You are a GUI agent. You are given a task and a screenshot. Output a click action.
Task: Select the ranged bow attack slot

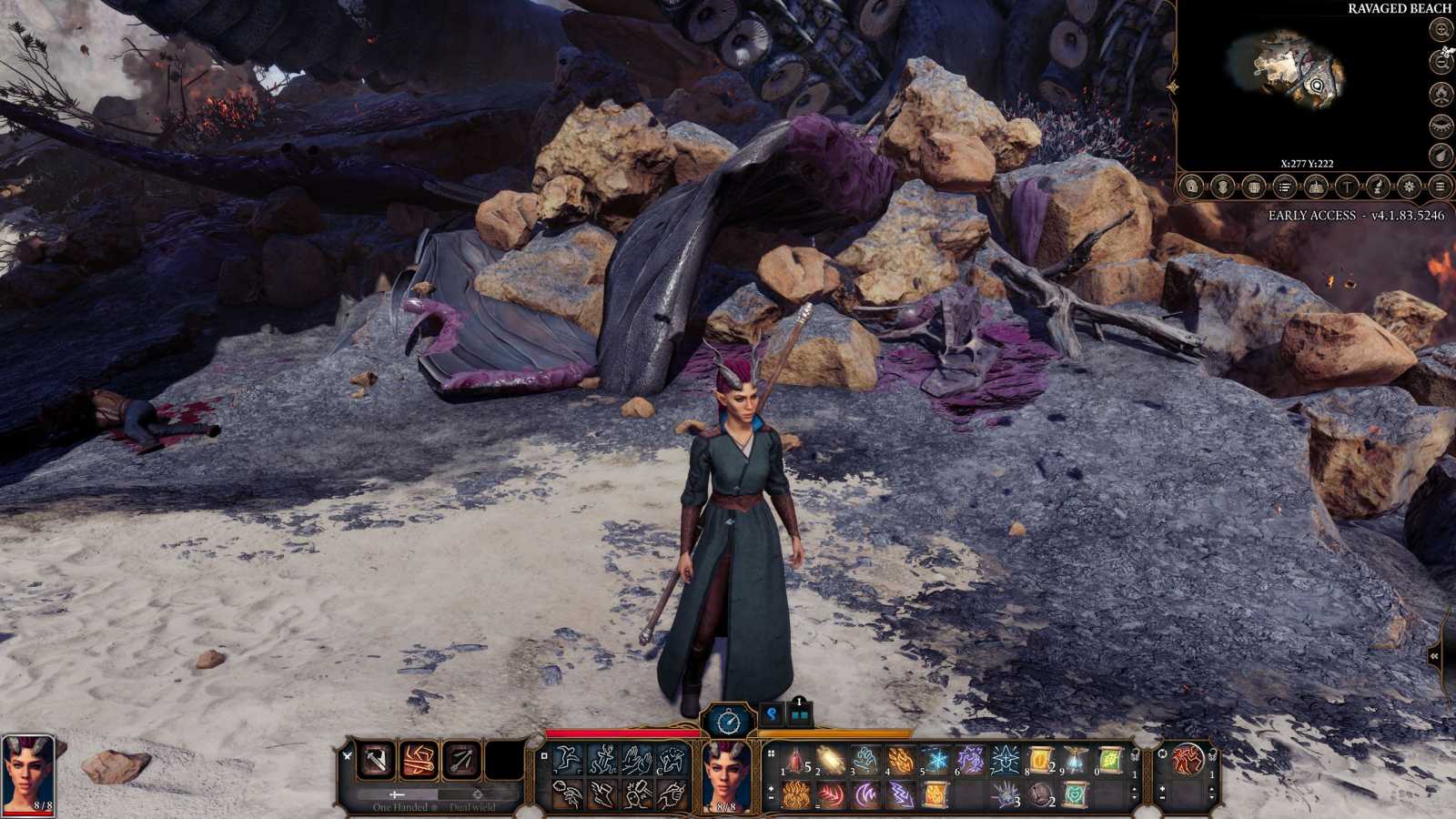pos(461,761)
